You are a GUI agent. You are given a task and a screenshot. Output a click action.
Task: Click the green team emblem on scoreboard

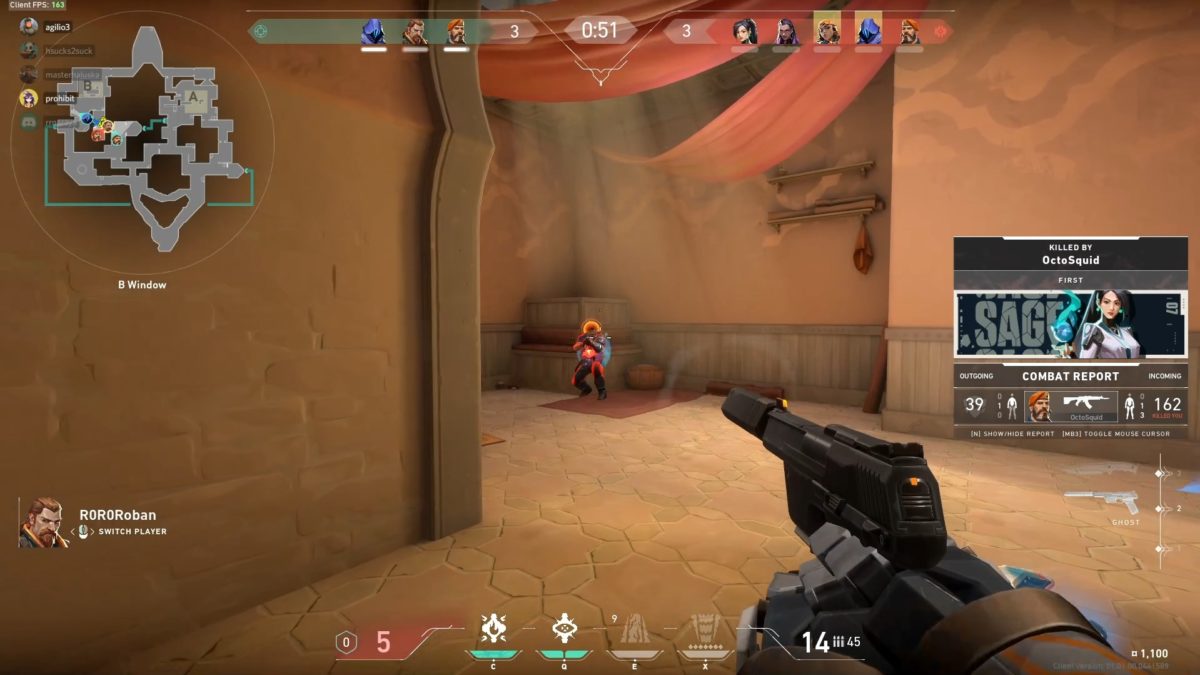pyautogui.click(x=260, y=31)
